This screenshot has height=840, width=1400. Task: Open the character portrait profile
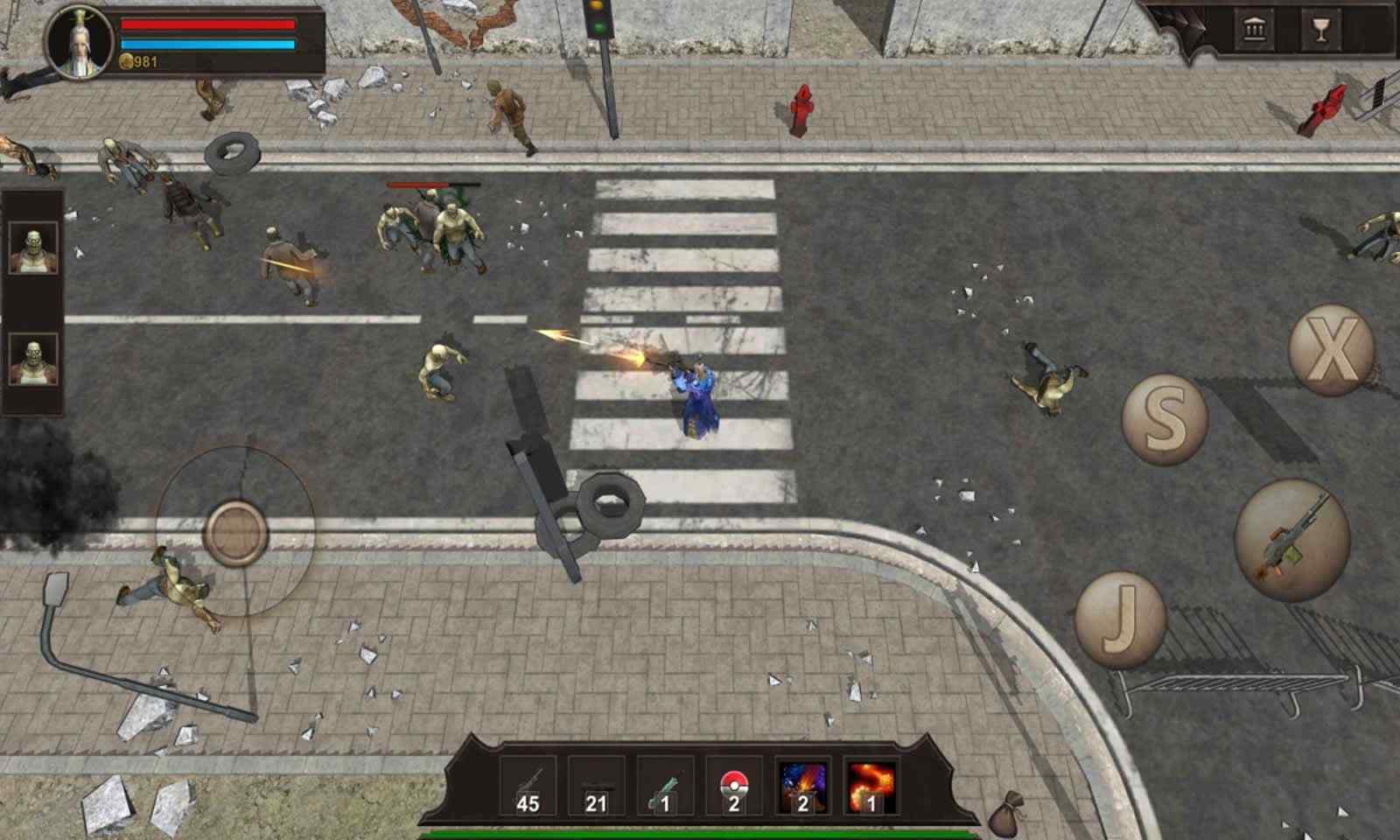80,42
